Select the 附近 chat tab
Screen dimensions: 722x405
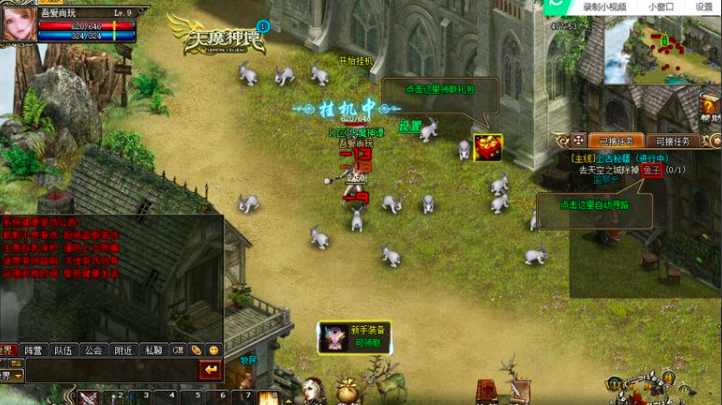123,350
